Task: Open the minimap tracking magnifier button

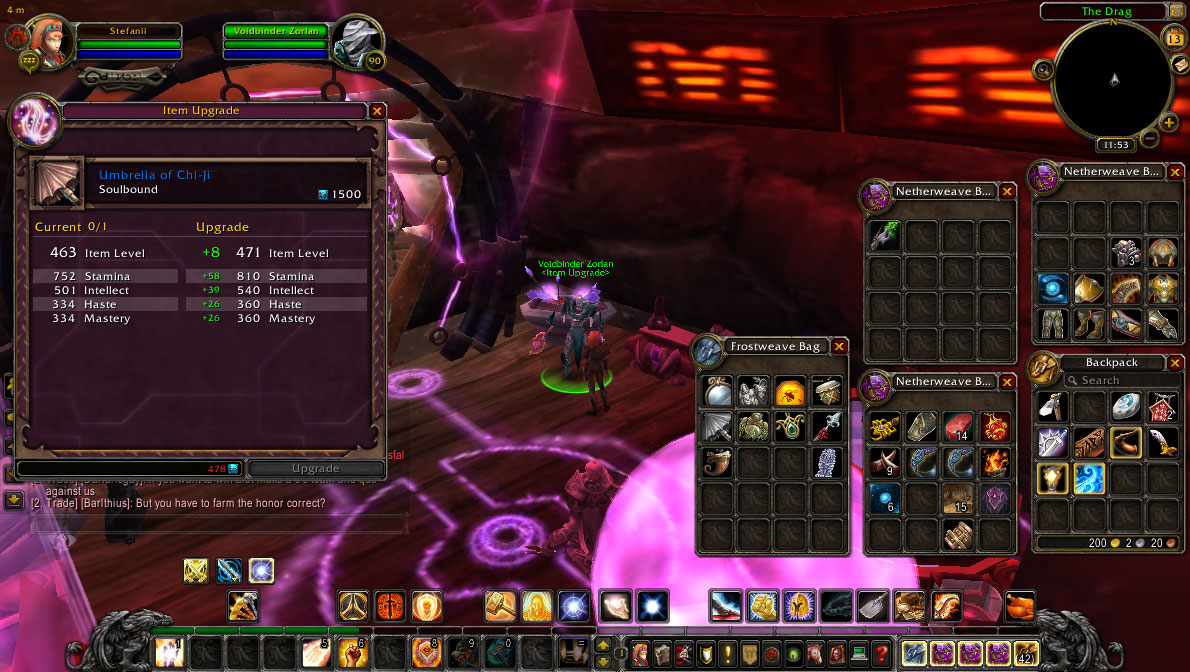Action: [x=1045, y=69]
